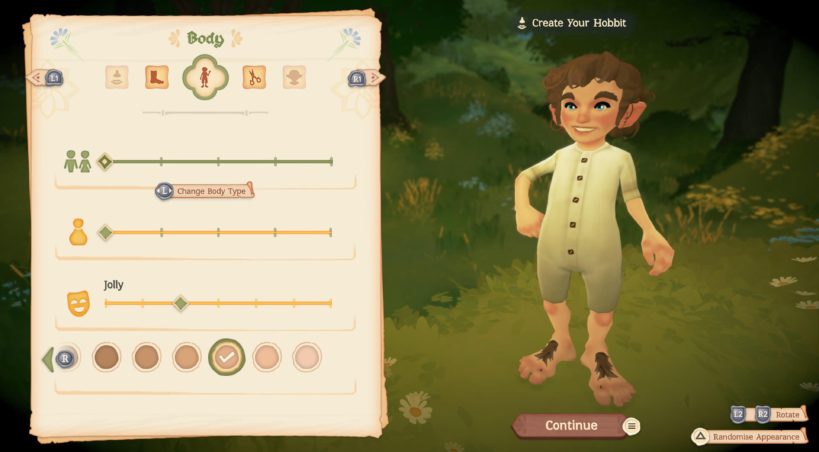Adjust the green body type slider
819x452 pixels.
click(x=105, y=161)
